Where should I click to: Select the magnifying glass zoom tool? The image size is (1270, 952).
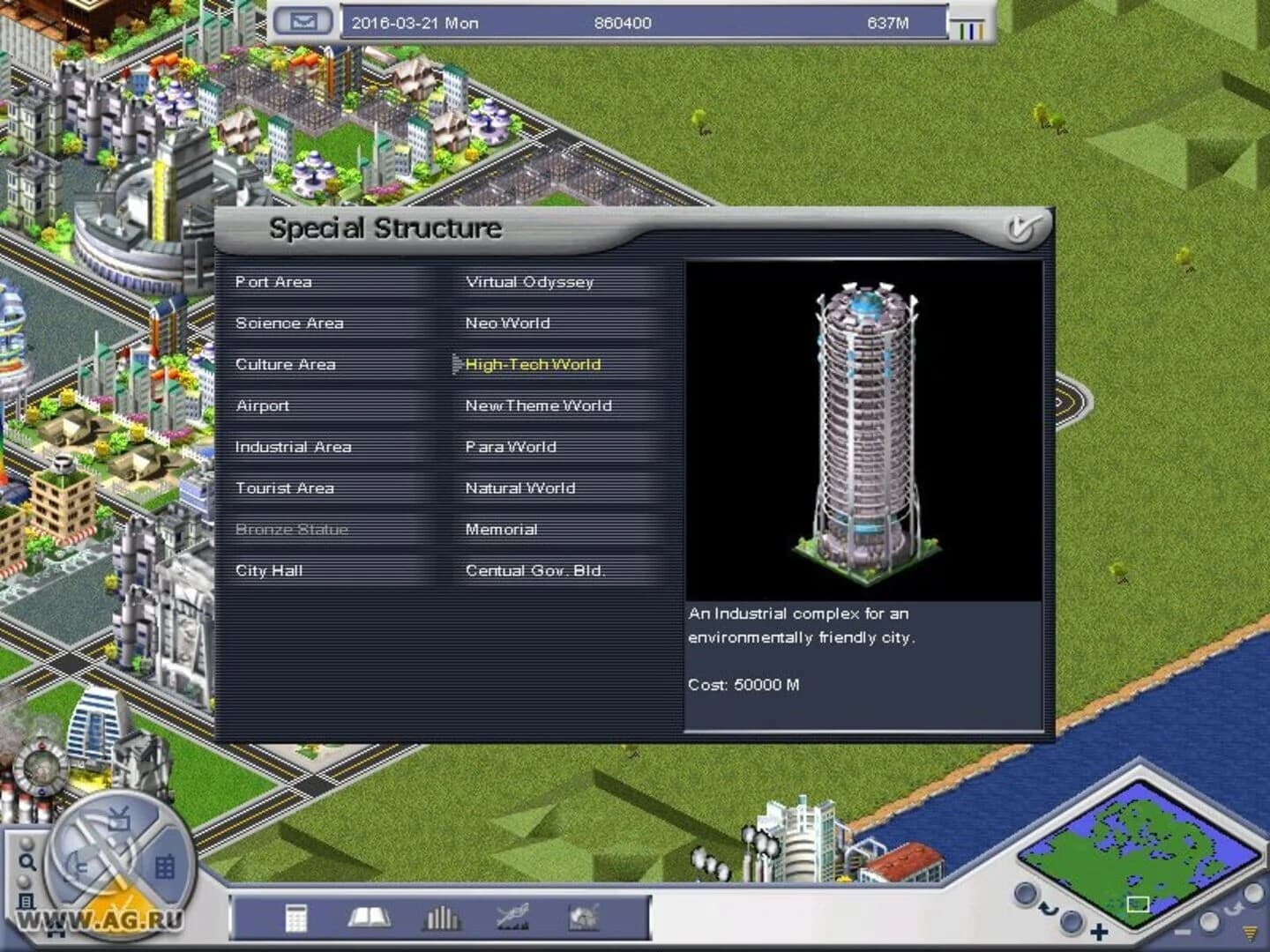point(28,862)
